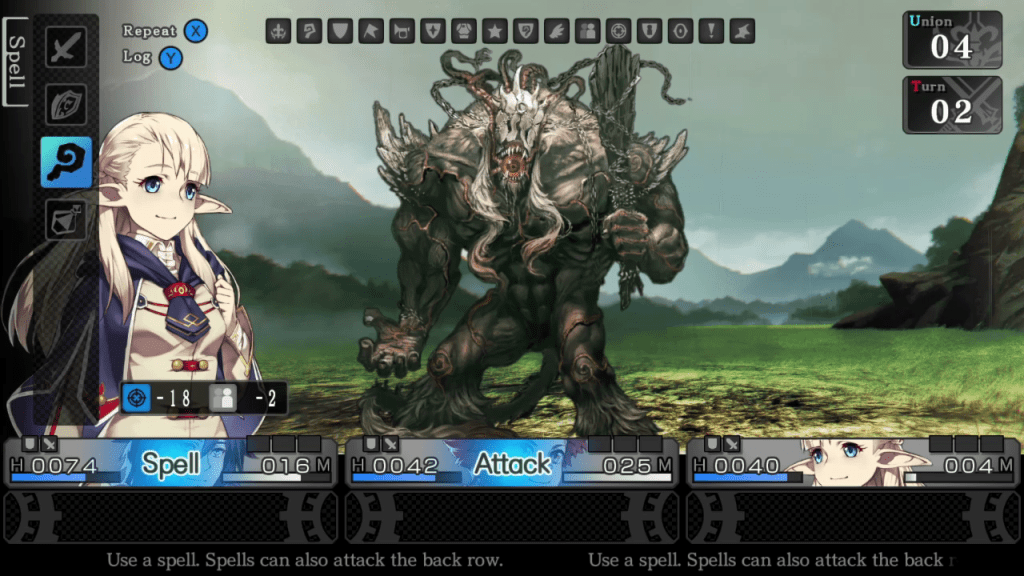Click the highlighted staff Spell command
The image size is (1024, 576).
coord(66,162)
